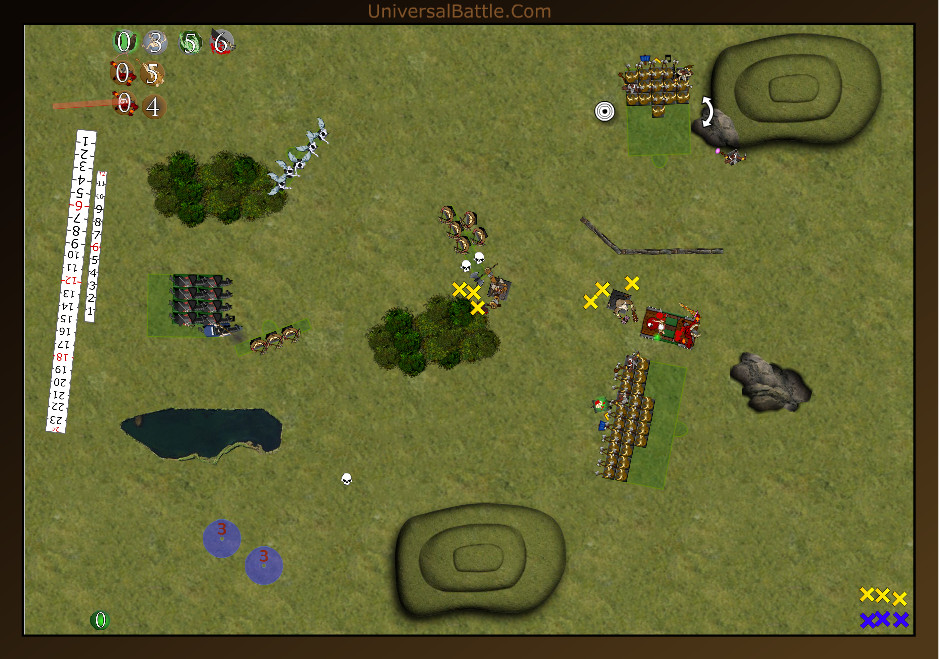Select the red-splattered counter showing 6
Image resolution: width=939 pixels, height=659 pixels.
coord(222,42)
